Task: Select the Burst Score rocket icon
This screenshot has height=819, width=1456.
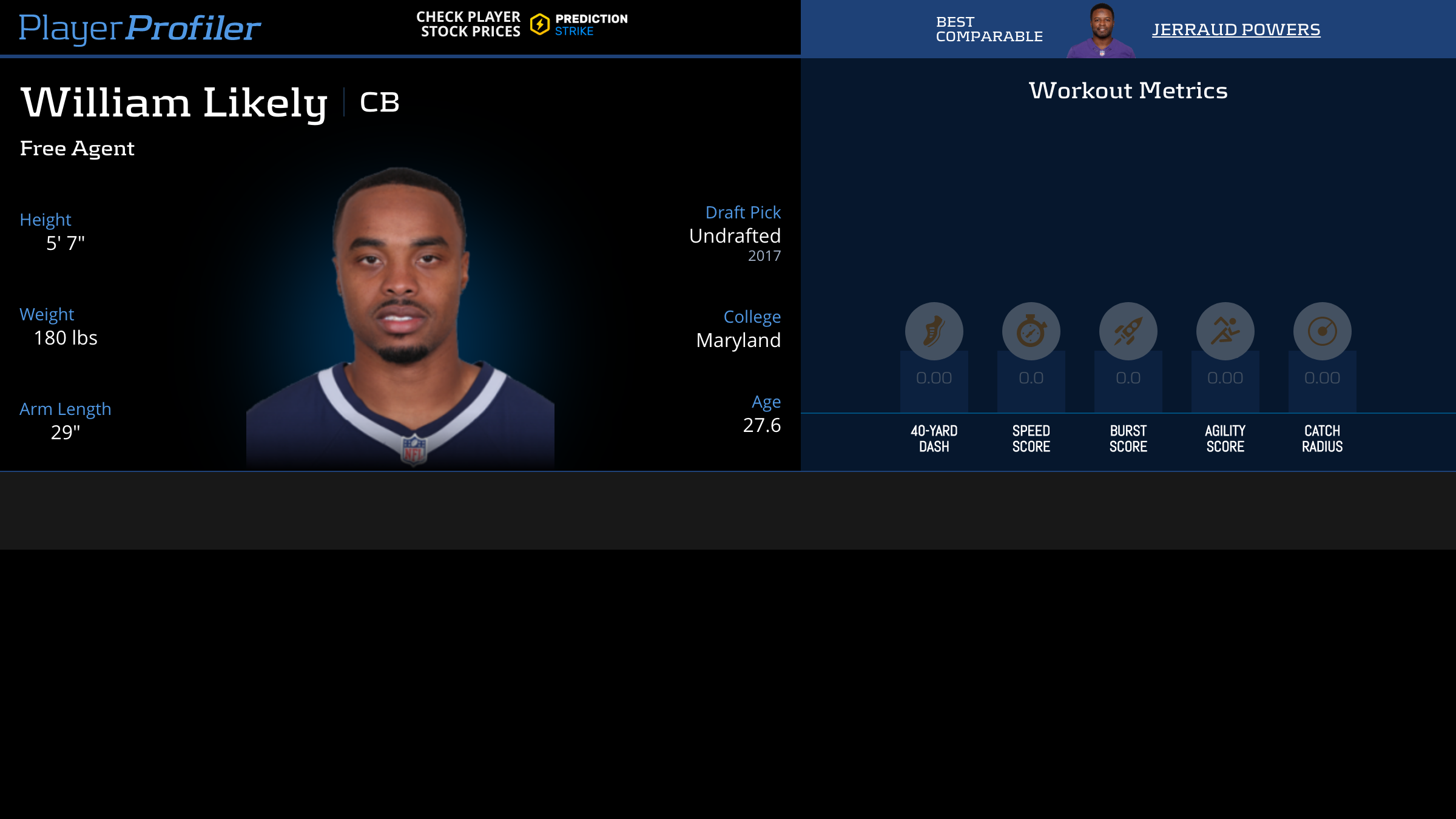Action: pyautogui.click(x=1128, y=331)
